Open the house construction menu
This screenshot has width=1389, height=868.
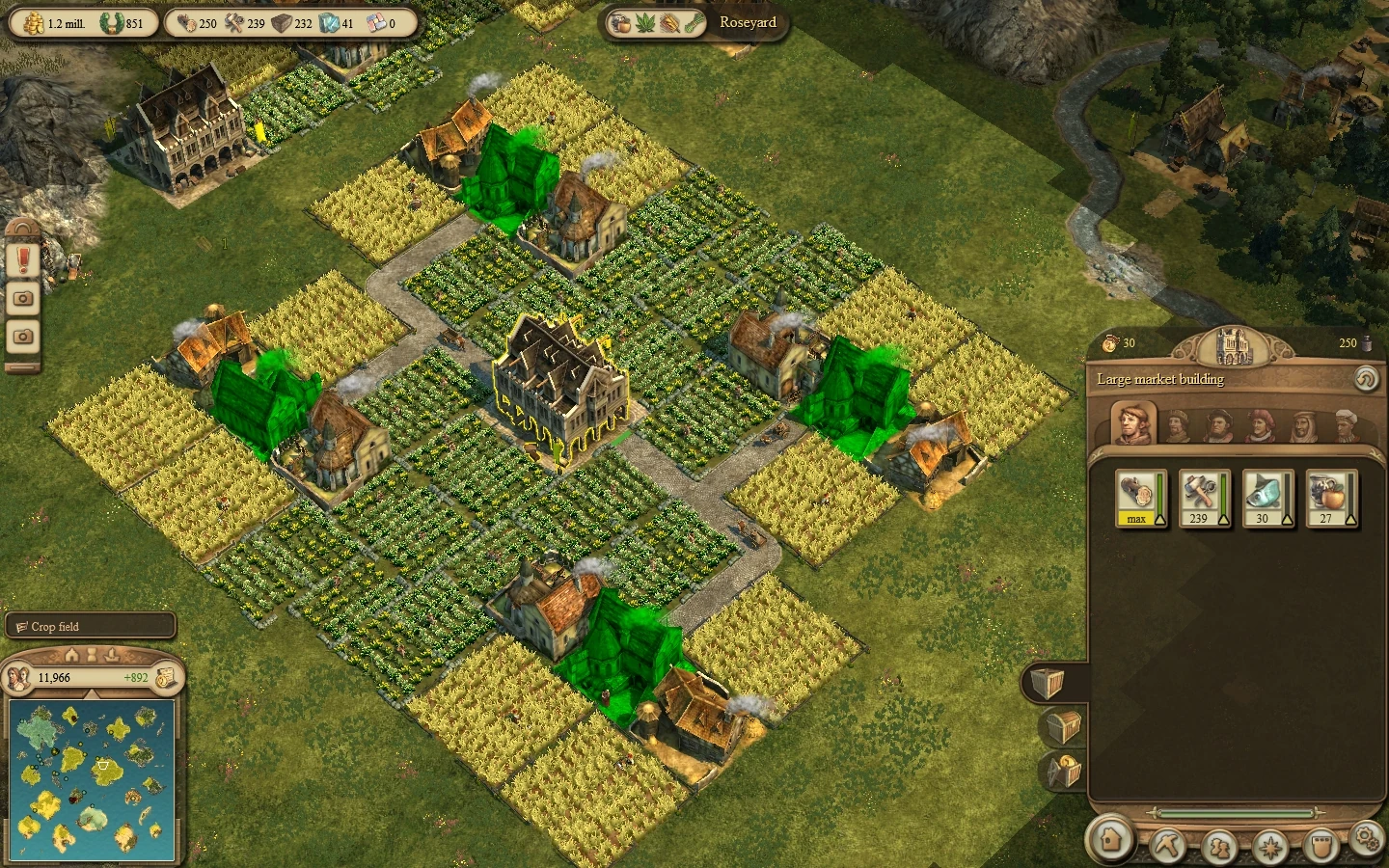click(1110, 838)
